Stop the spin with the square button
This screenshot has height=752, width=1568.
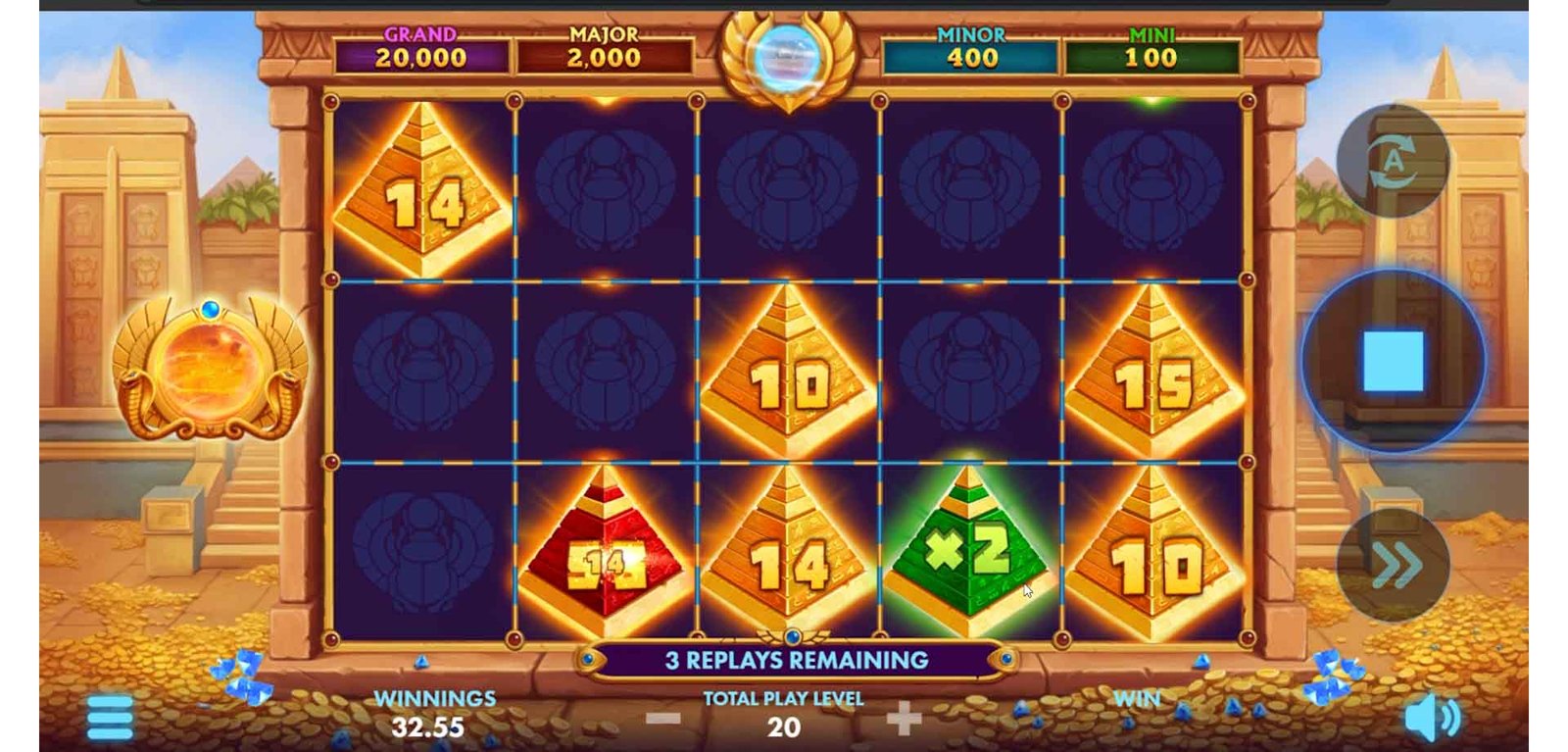point(1393,361)
